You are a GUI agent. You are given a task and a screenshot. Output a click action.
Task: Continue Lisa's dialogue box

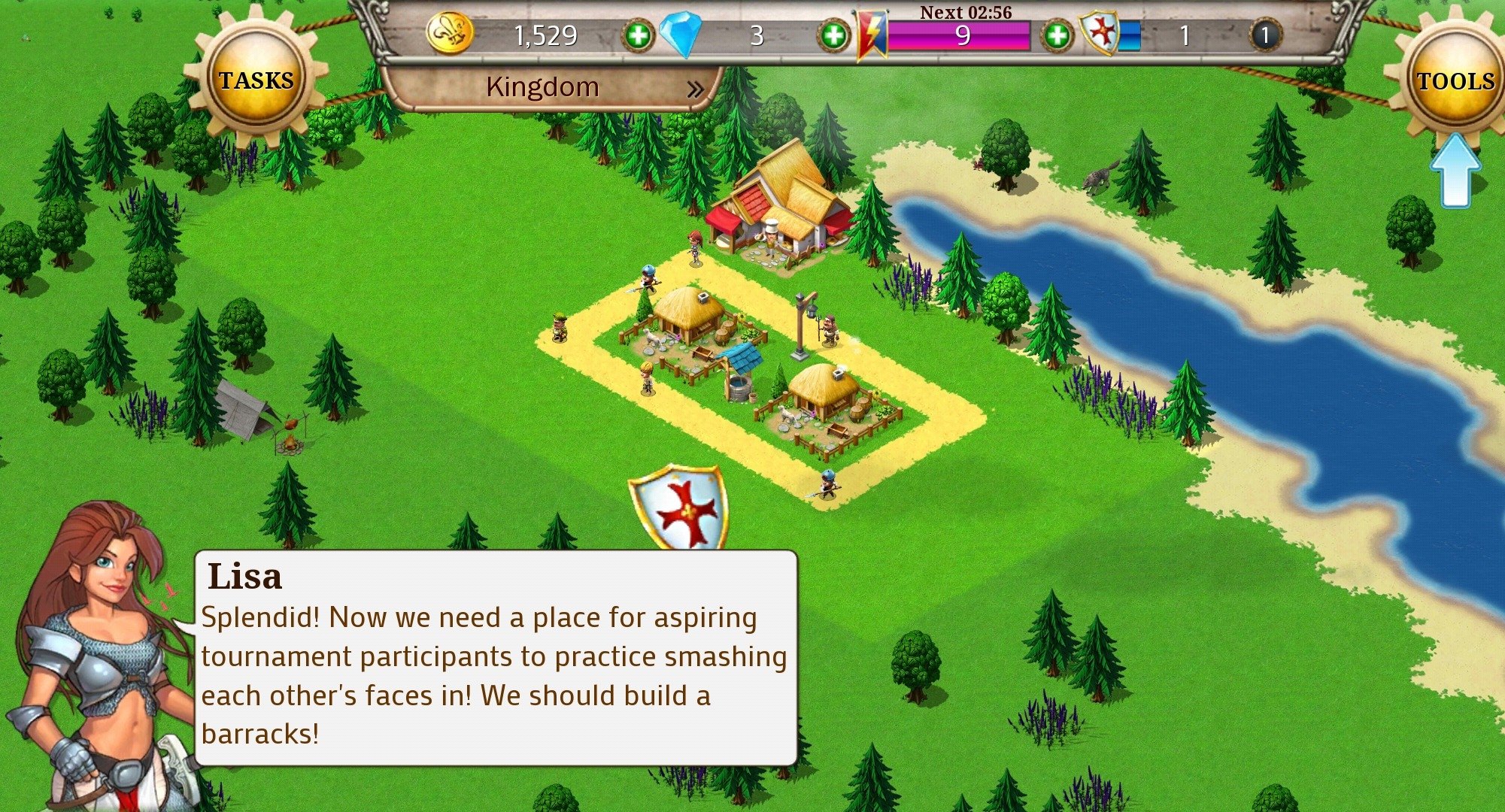[x=495, y=658]
